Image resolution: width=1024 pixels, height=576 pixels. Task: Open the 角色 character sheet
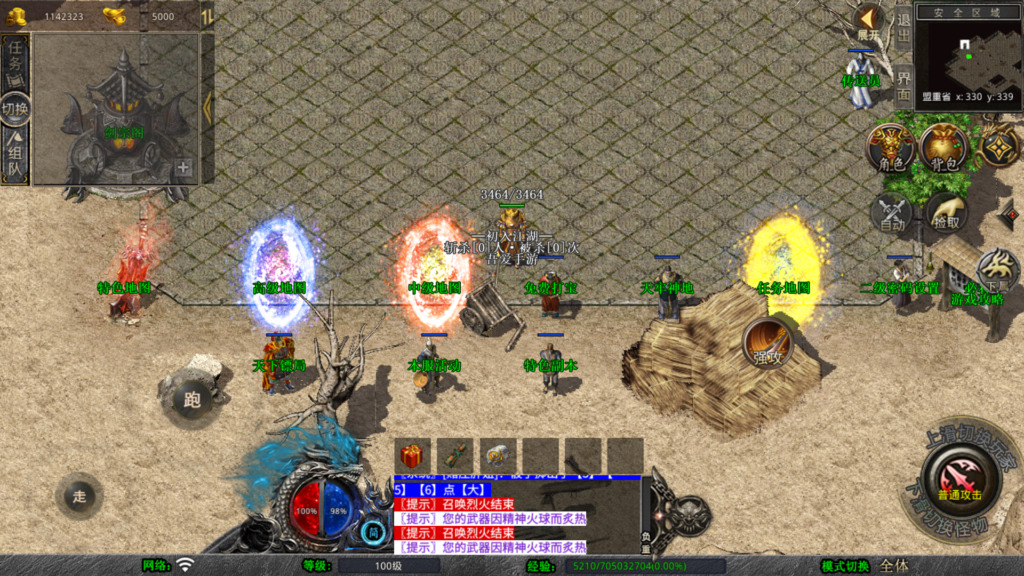tap(890, 148)
